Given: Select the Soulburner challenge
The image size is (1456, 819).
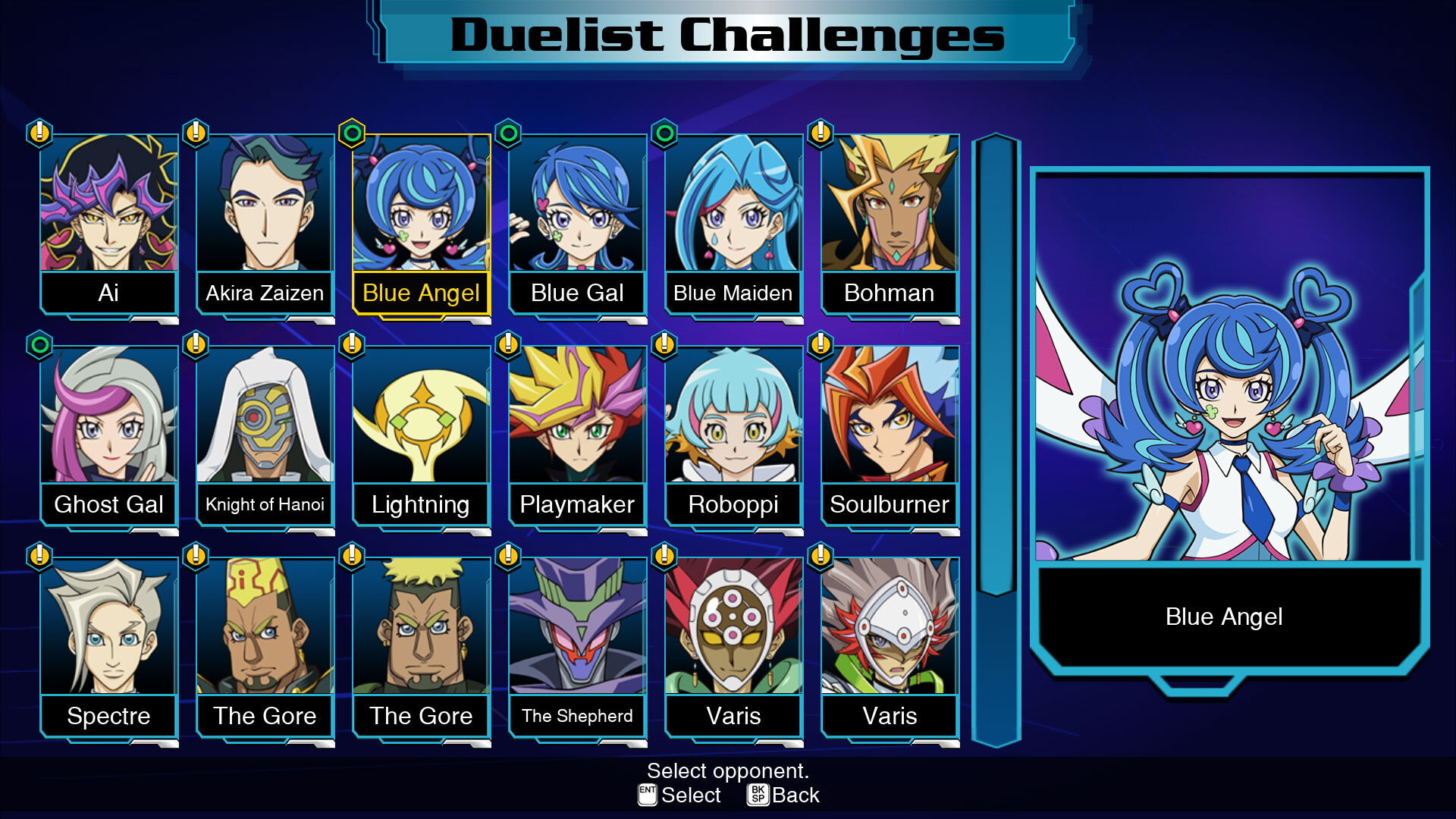Looking at the screenshot, I should (890, 435).
